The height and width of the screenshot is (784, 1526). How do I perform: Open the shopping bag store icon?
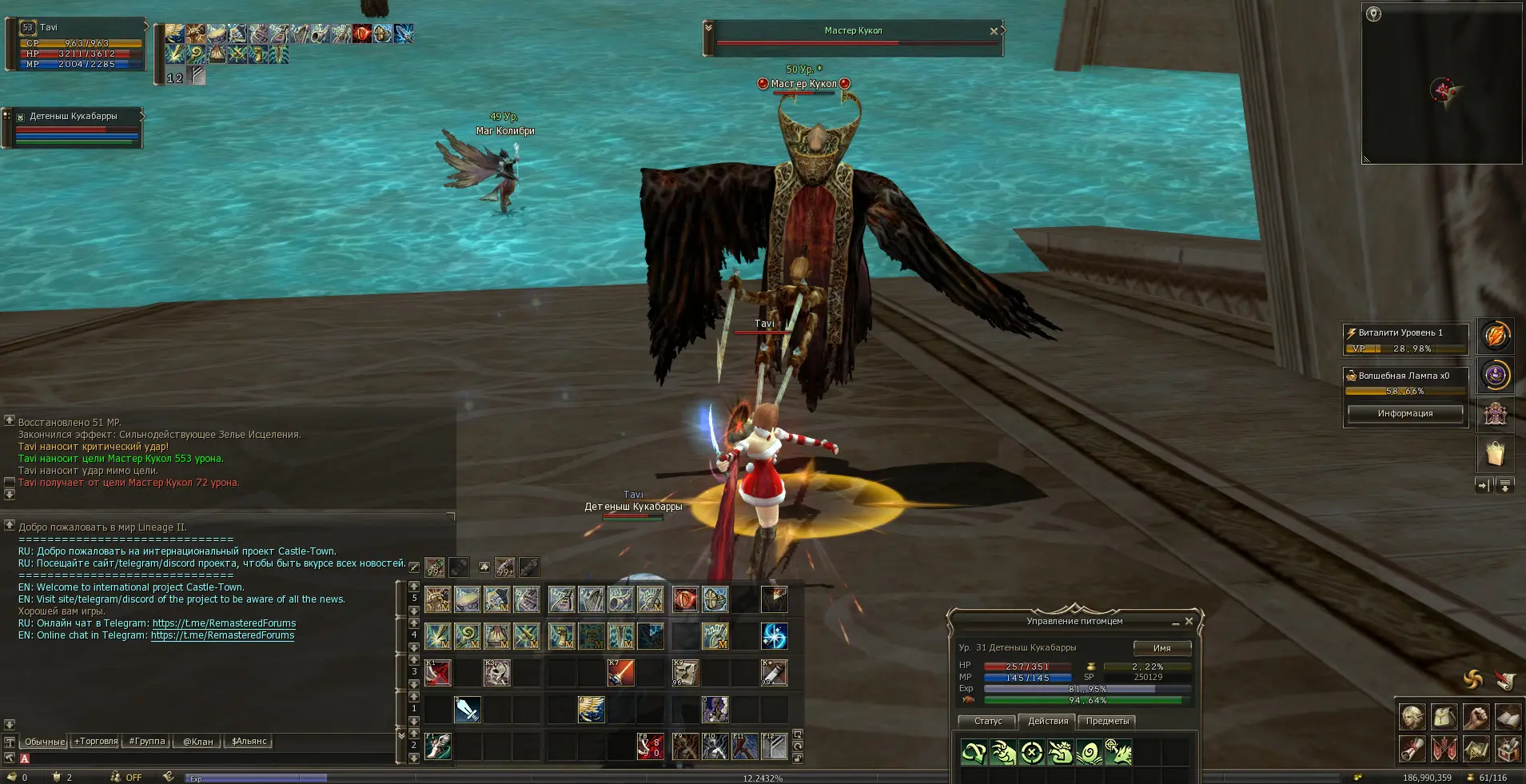(1495, 454)
